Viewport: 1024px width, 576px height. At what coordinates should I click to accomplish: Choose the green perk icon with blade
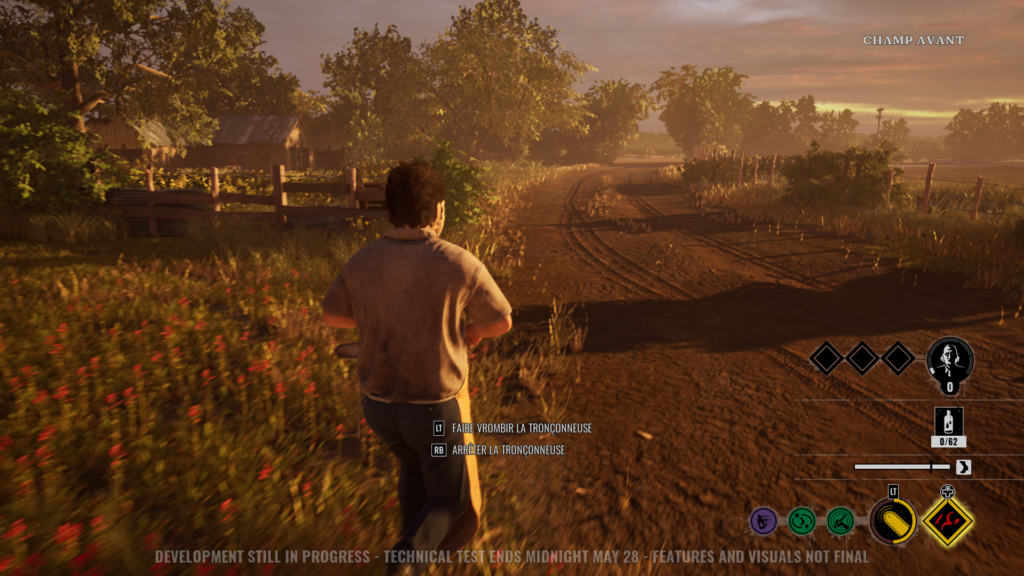(x=840, y=520)
